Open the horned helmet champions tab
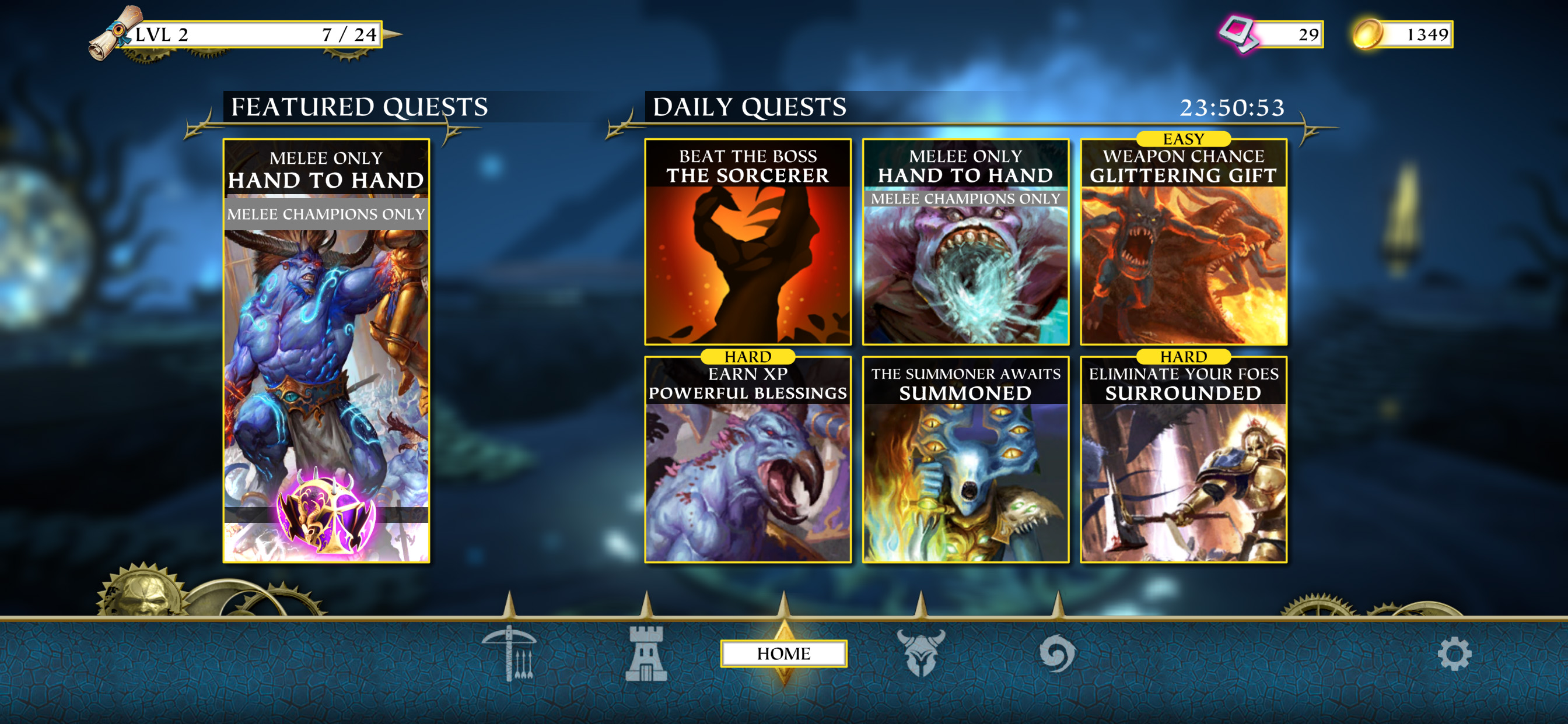The height and width of the screenshot is (724, 1568). tap(921, 653)
